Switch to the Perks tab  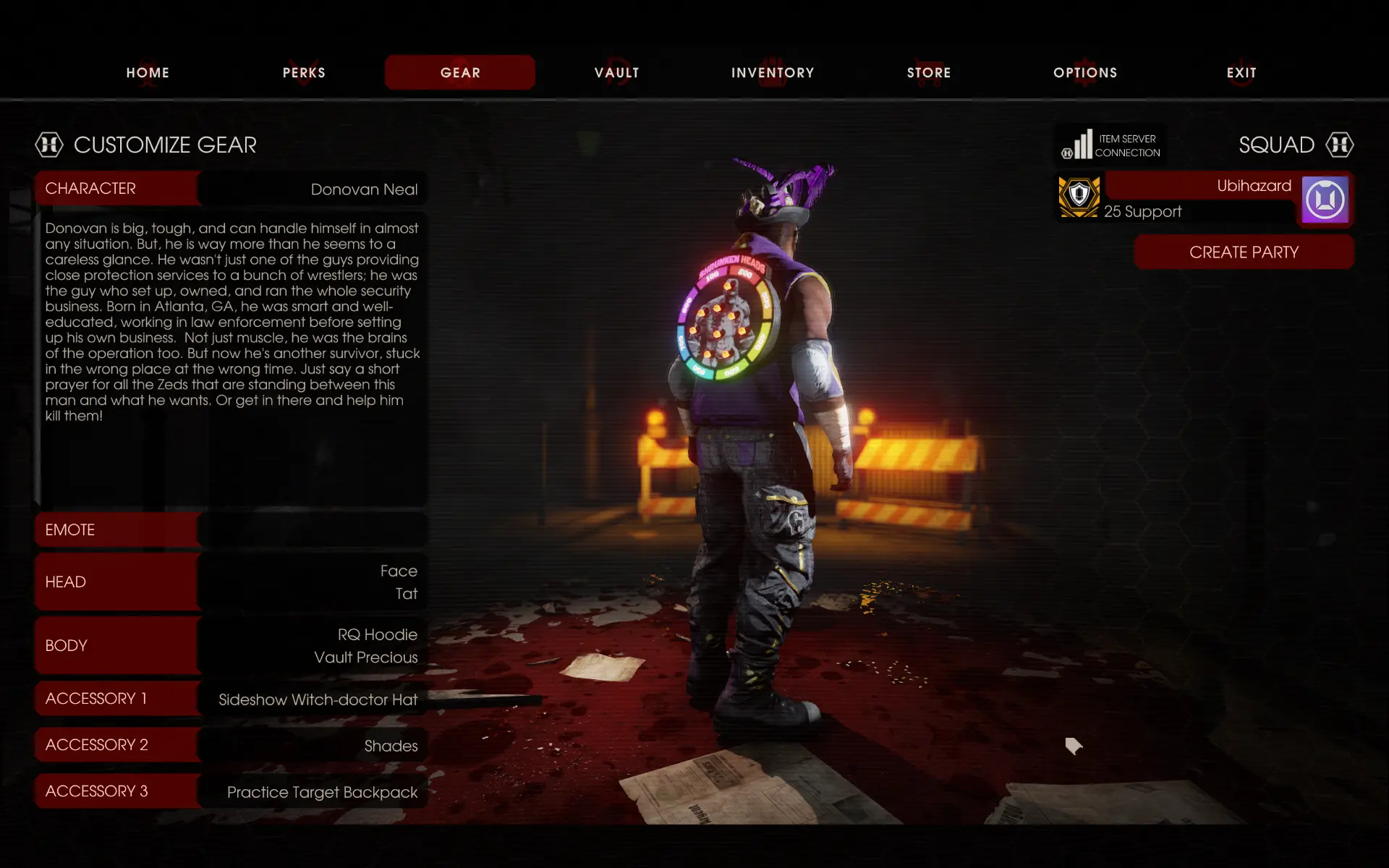(x=304, y=72)
